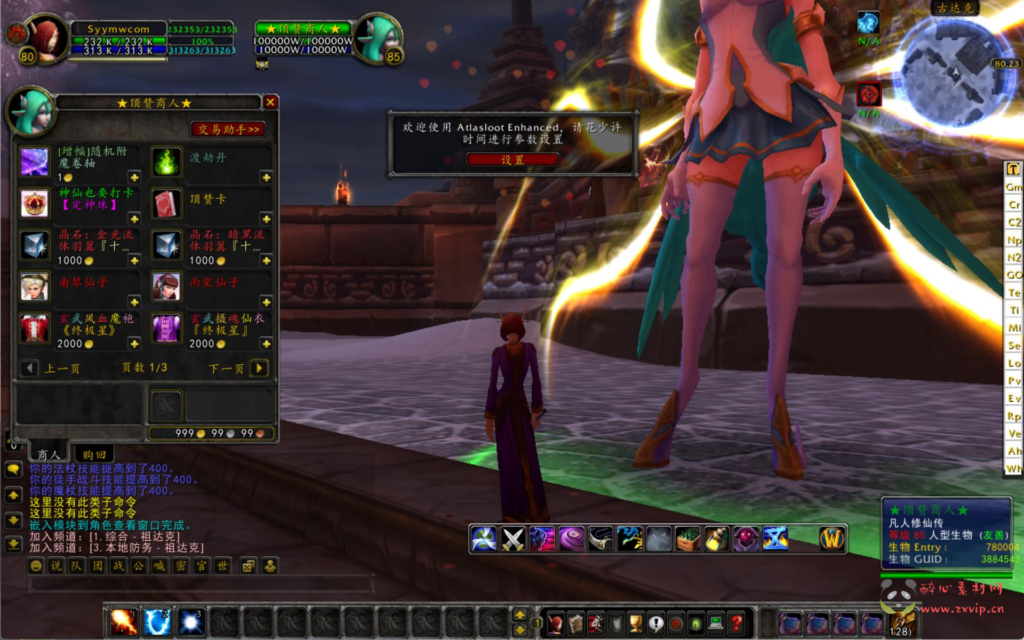Close the 顶赞商人 vendor window
This screenshot has height=640, width=1024.
point(270,102)
